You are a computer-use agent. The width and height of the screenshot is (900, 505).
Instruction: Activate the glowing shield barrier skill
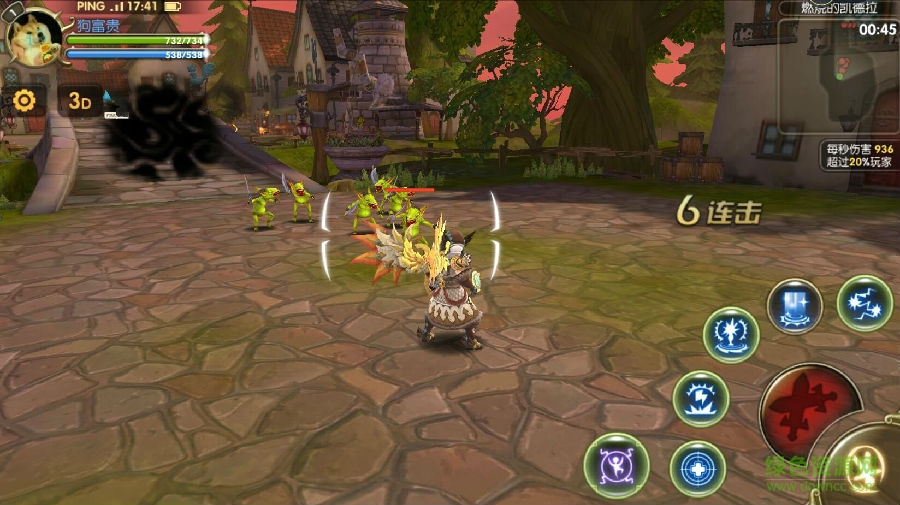pyautogui.click(x=795, y=306)
